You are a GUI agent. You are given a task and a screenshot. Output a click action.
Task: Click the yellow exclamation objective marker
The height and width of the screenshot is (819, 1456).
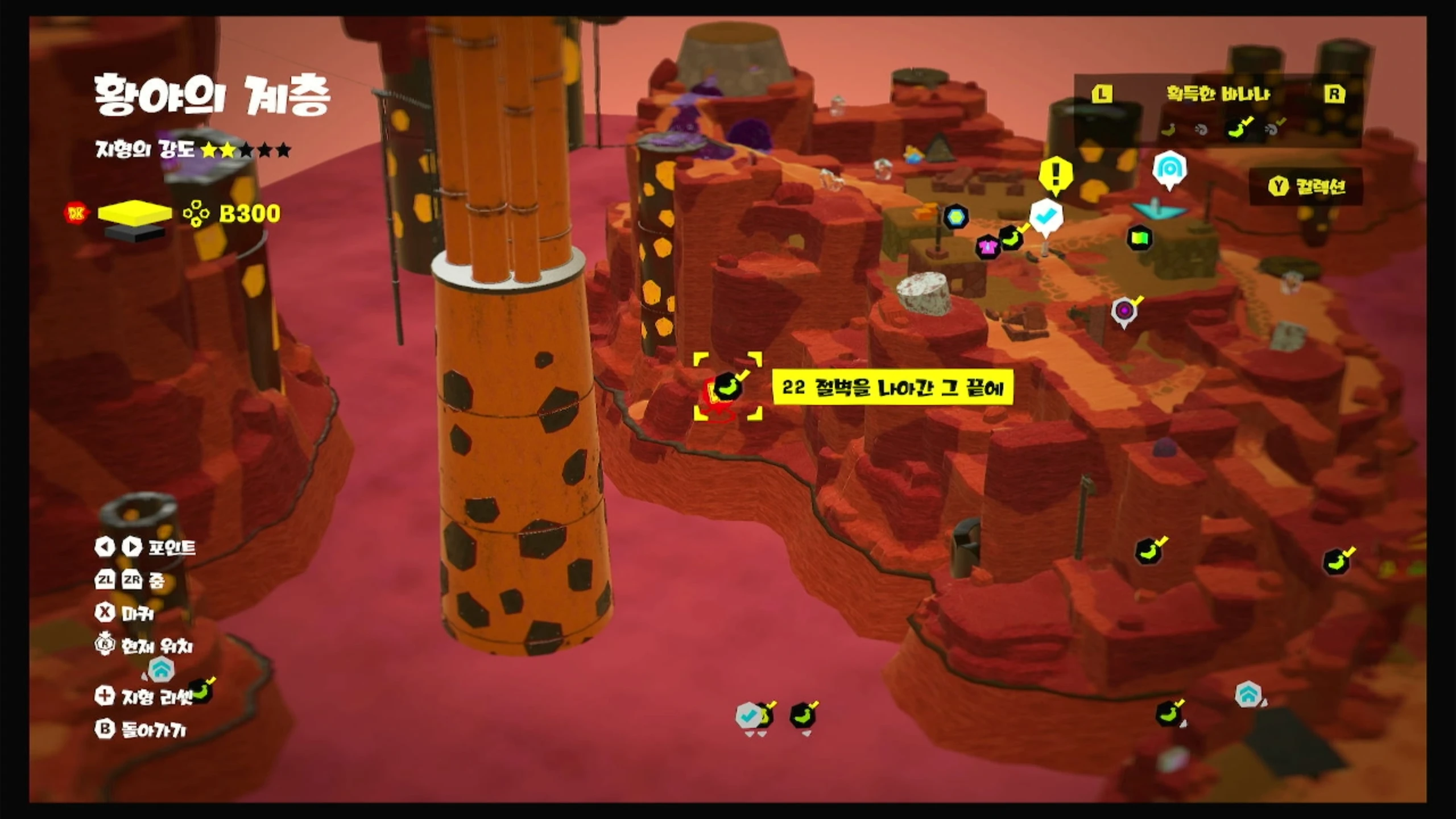click(x=1056, y=173)
